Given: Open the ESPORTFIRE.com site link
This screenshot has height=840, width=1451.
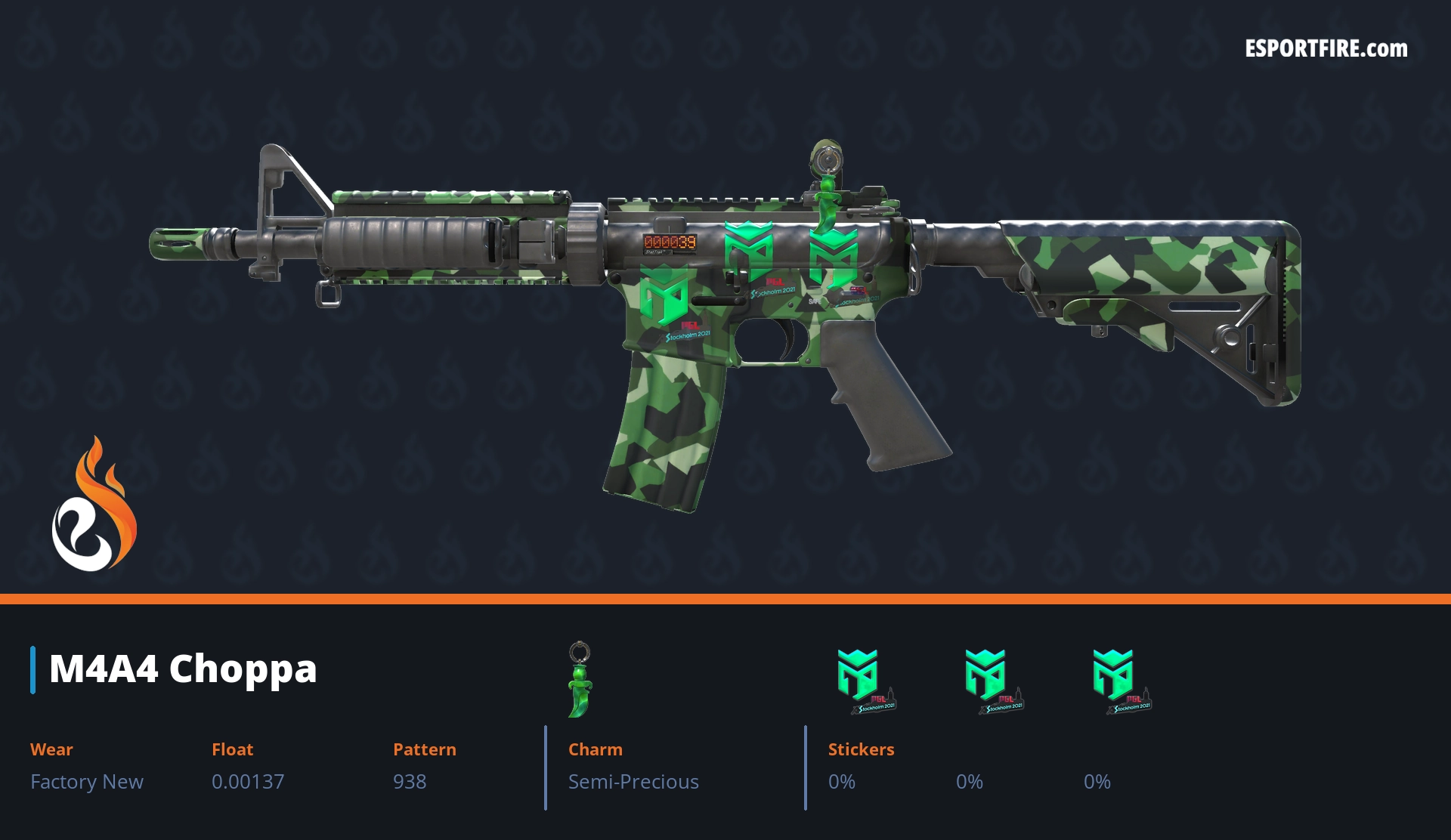Looking at the screenshot, I should click(1326, 49).
